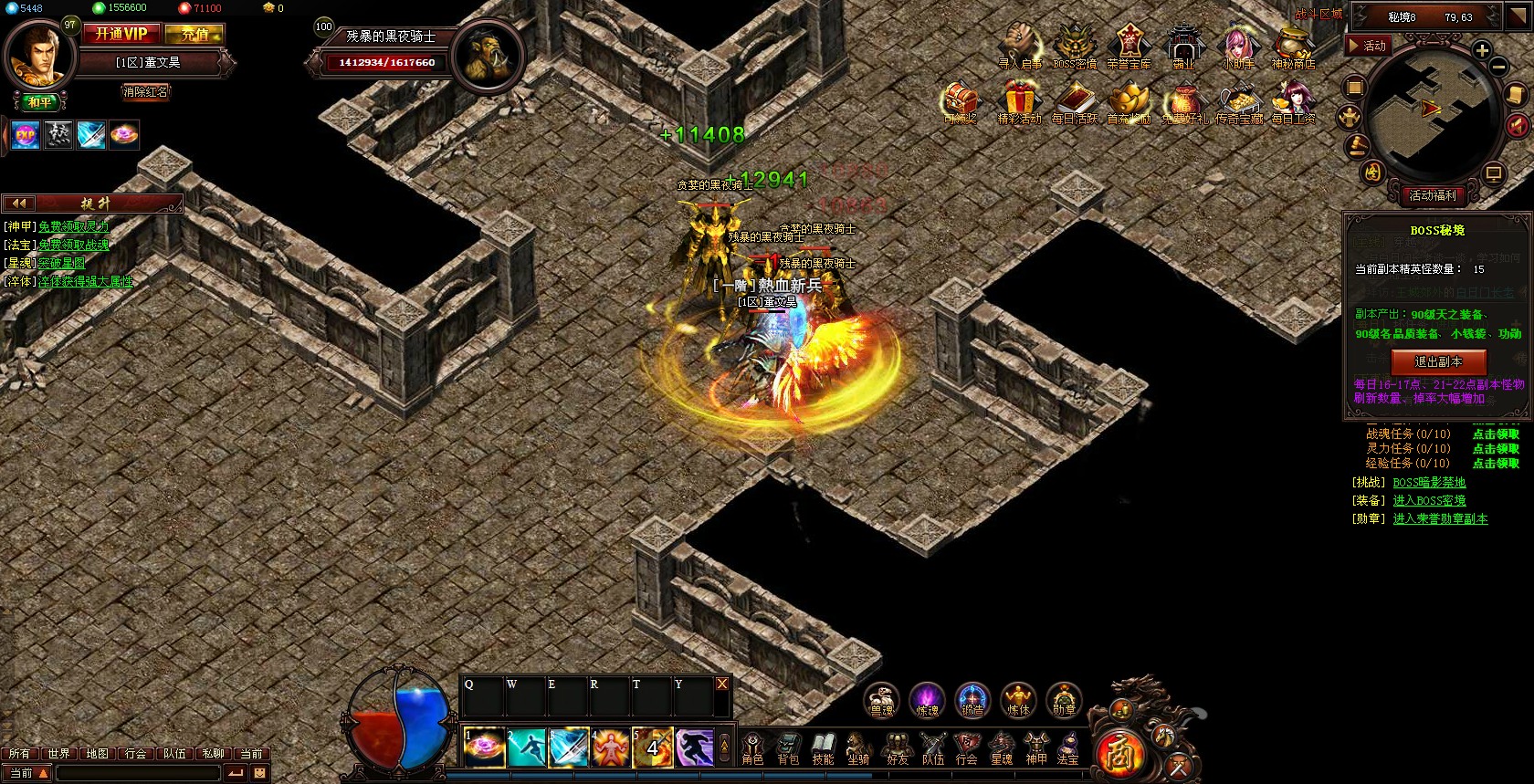
Task: Open the 锻造 forging menu
Action: [x=972, y=700]
